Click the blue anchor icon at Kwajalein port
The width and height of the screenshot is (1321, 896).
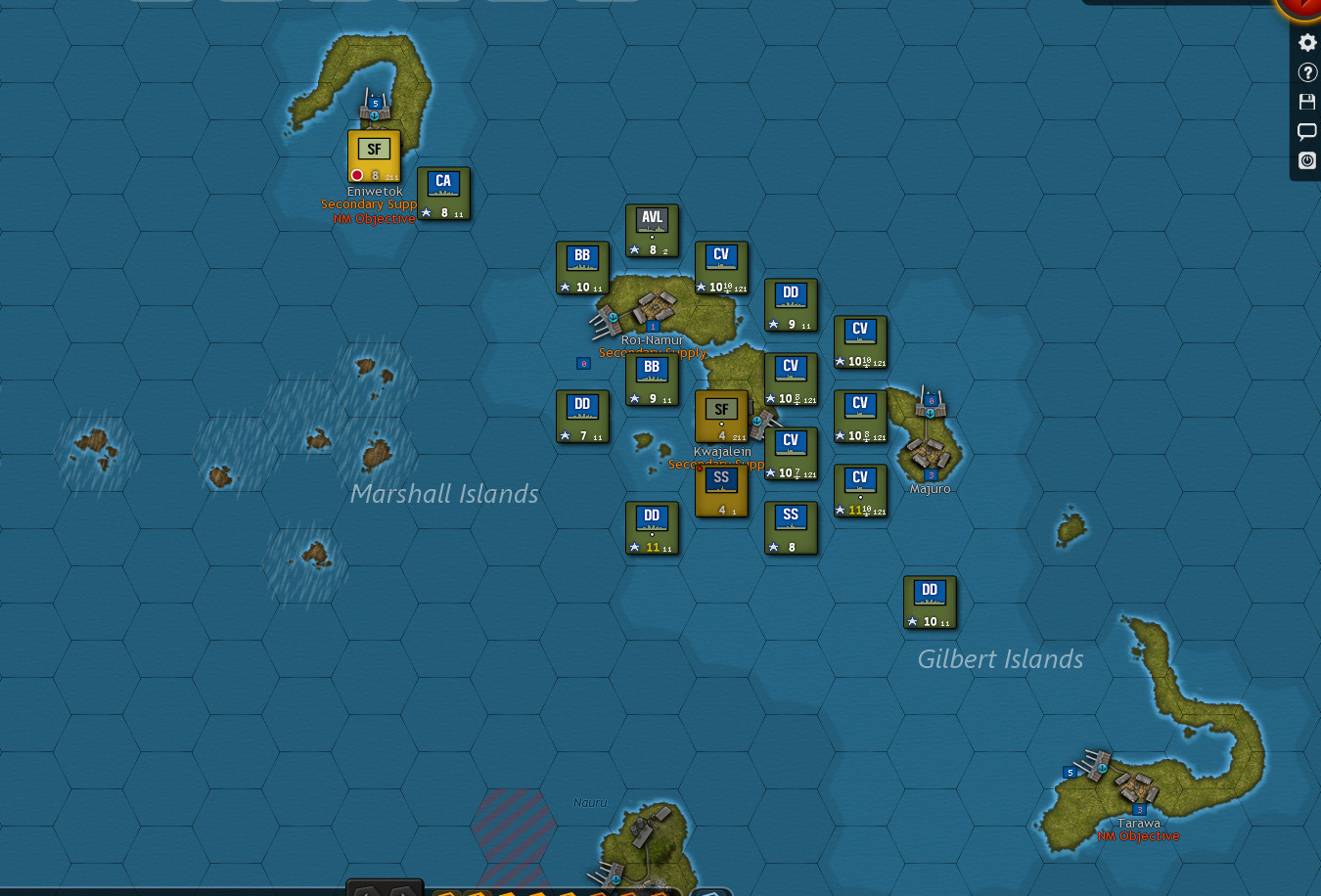(x=756, y=423)
